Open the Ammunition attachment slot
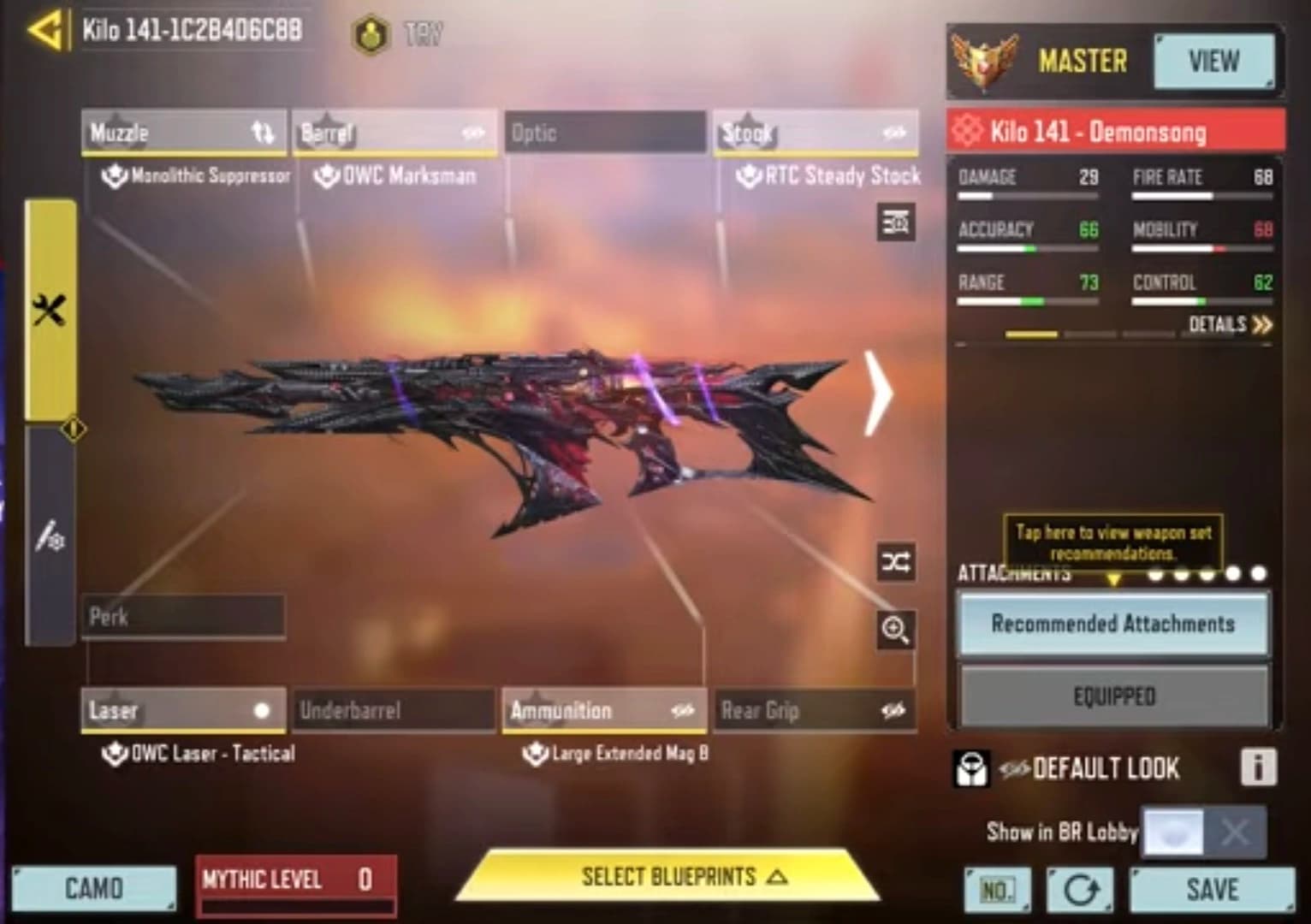1311x924 pixels. (604, 710)
